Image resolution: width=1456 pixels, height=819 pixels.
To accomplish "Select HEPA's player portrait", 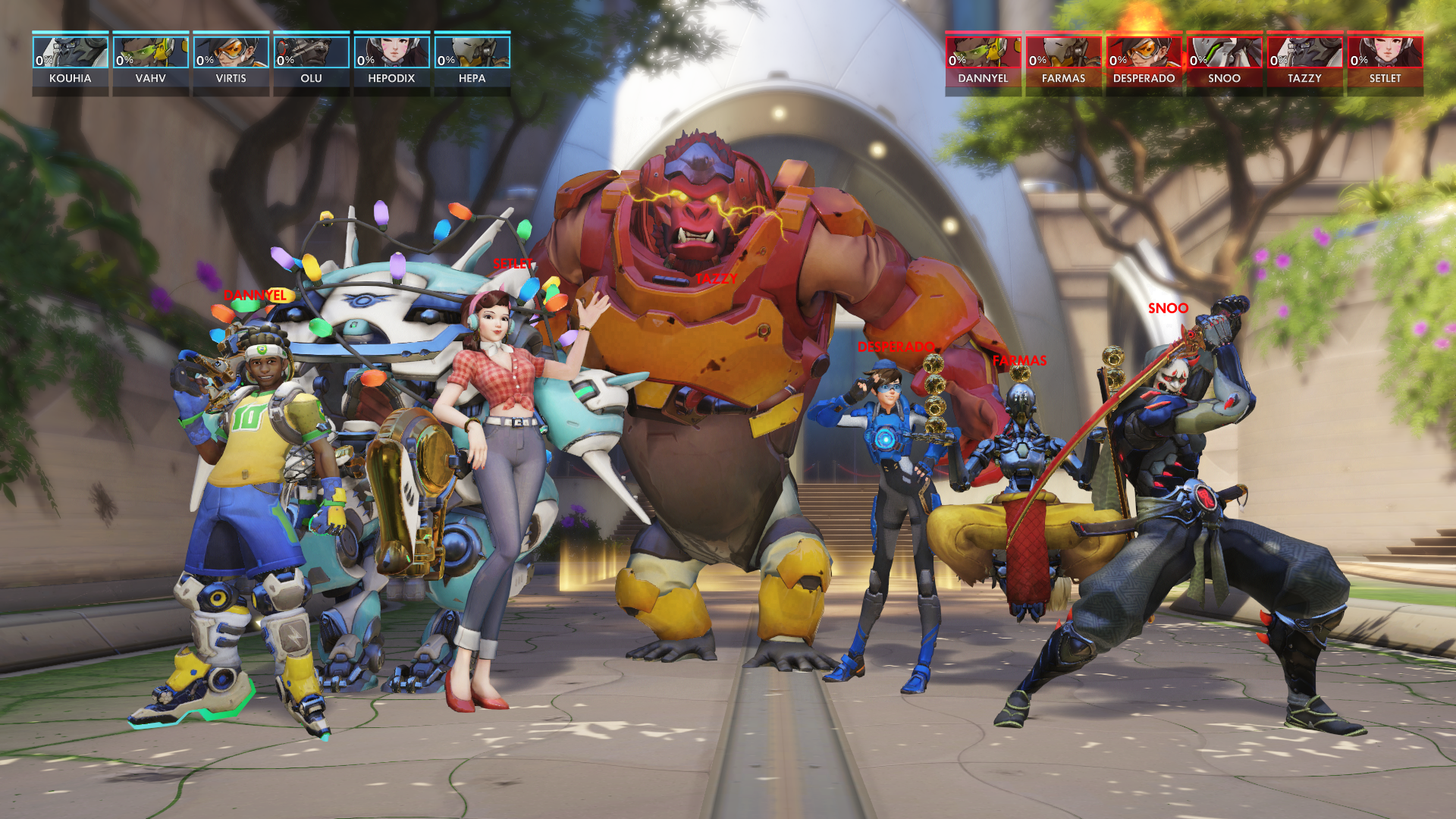I will [x=472, y=53].
